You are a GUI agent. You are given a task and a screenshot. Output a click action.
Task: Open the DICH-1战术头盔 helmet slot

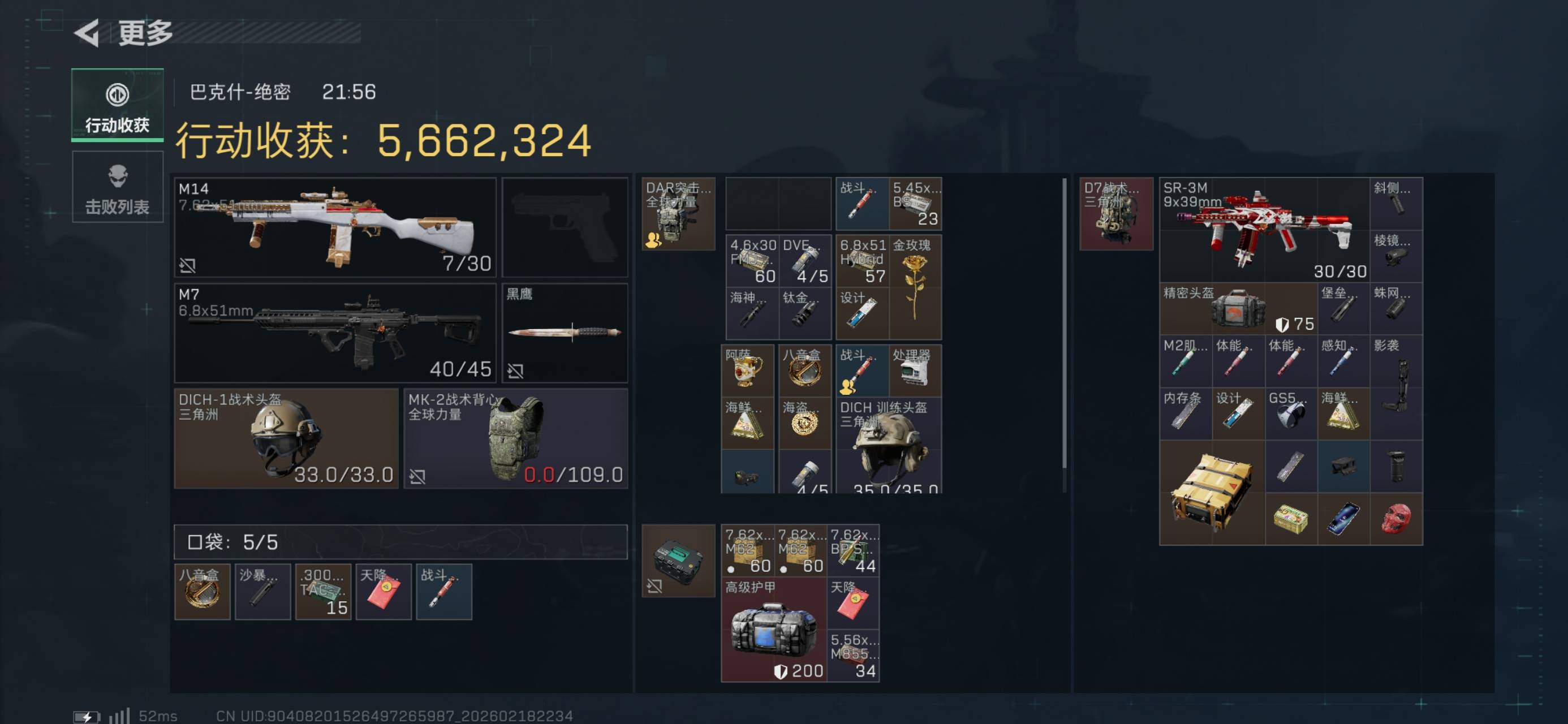286,438
